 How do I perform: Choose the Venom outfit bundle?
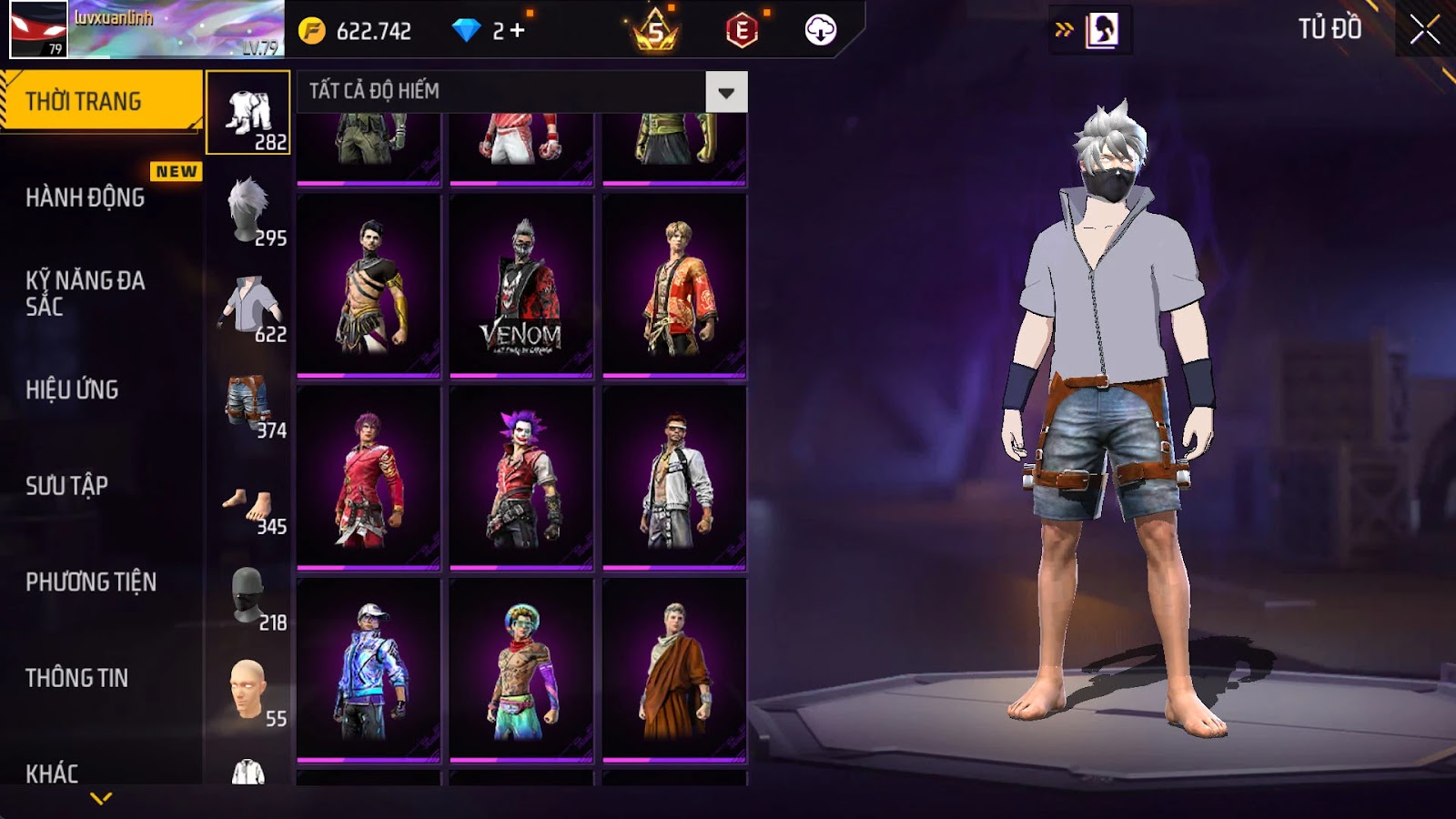[521, 286]
